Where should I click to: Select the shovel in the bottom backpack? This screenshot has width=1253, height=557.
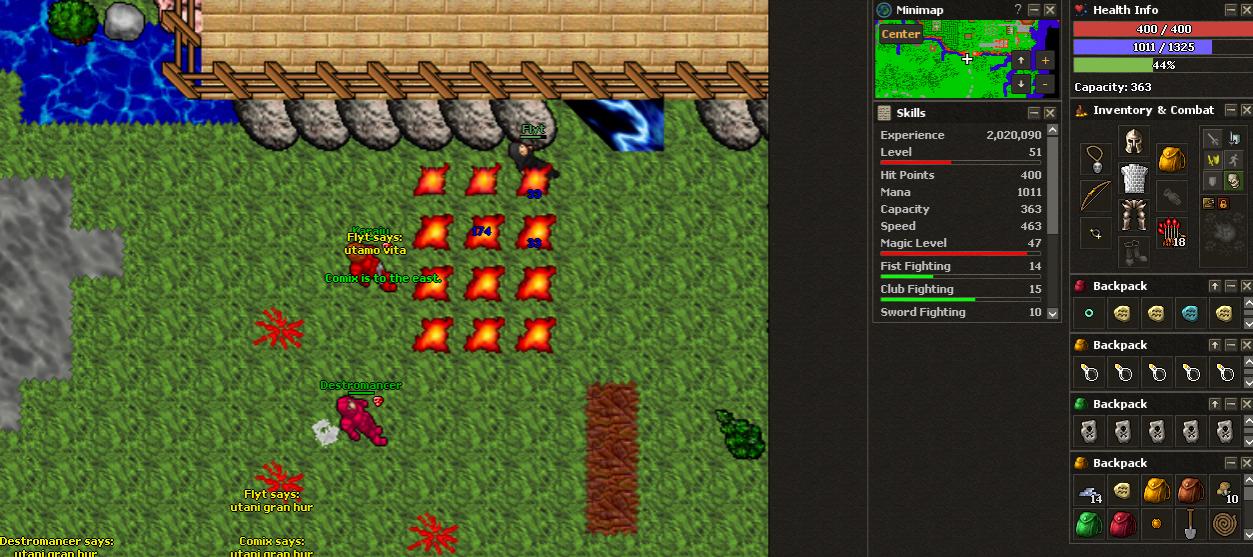pyautogui.click(x=1189, y=522)
